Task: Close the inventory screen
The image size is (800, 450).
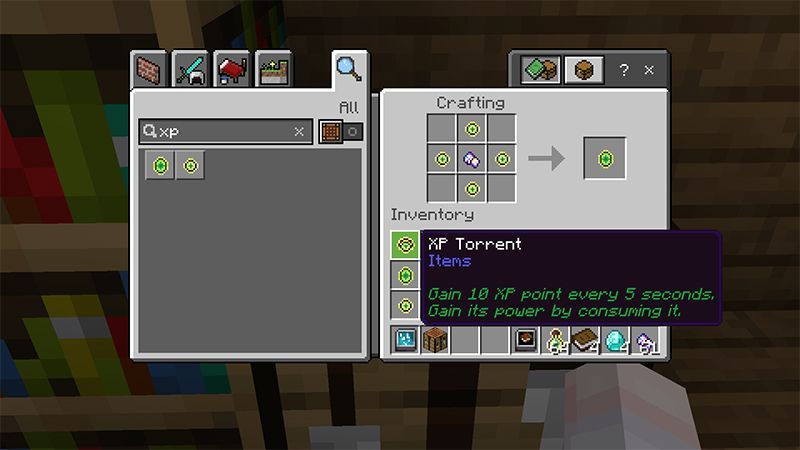Action: (x=649, y=70)
